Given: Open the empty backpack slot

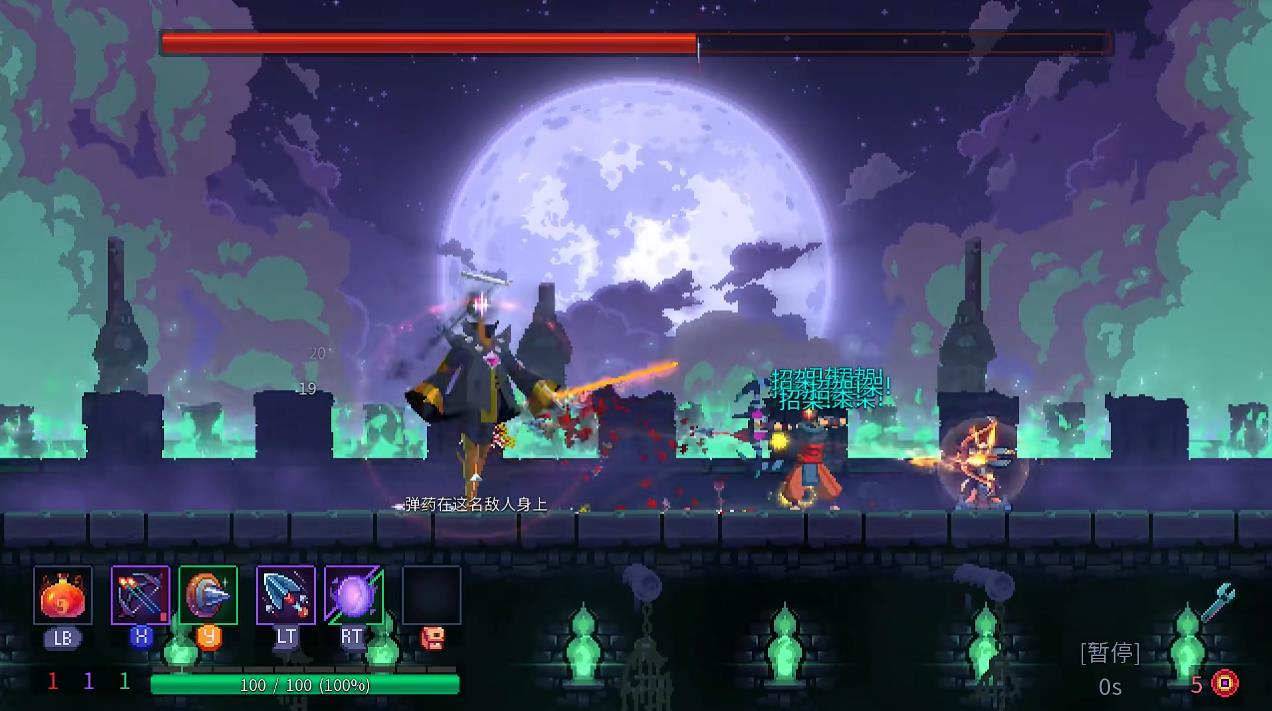Looking at the screenshot, I should click(432, 596).
